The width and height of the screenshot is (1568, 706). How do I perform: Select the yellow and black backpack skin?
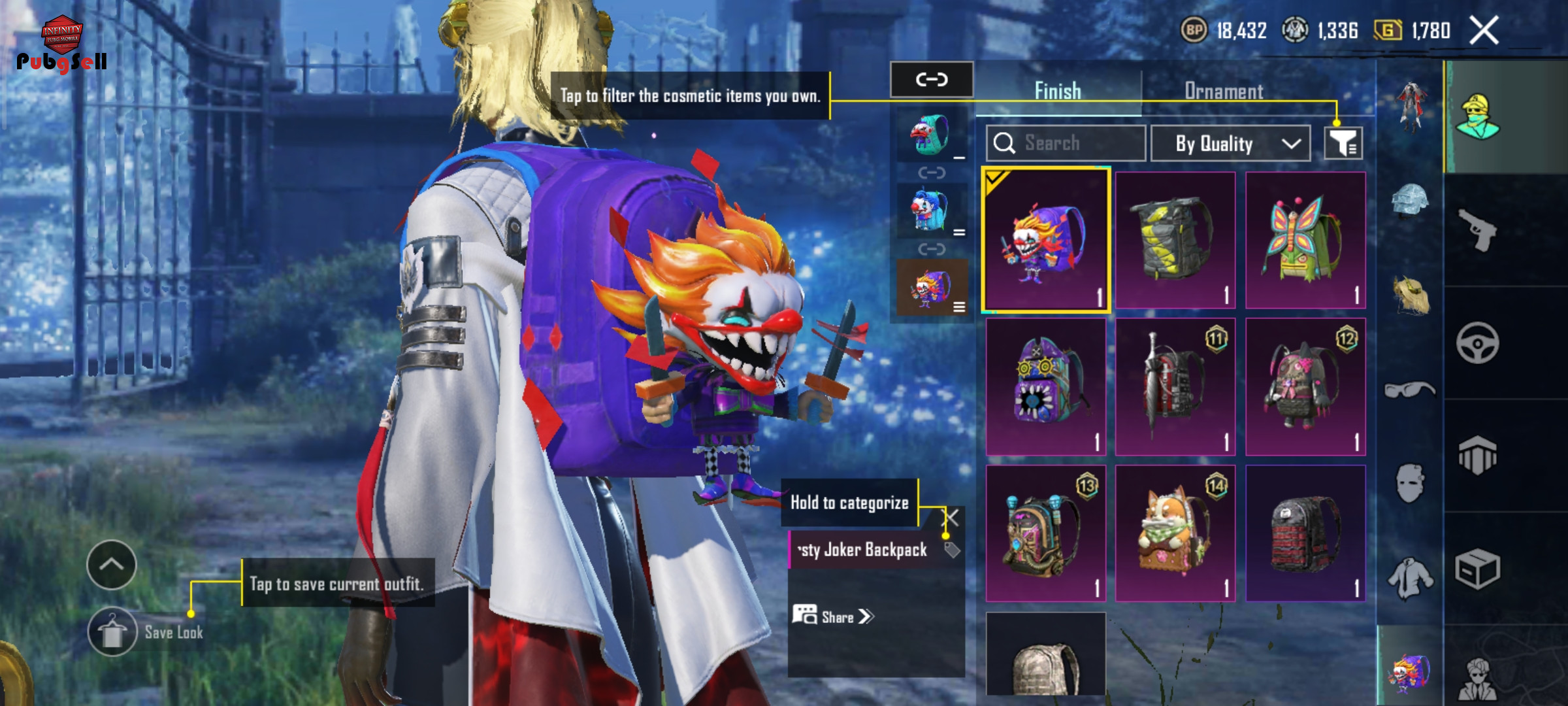pos(1175,240)
